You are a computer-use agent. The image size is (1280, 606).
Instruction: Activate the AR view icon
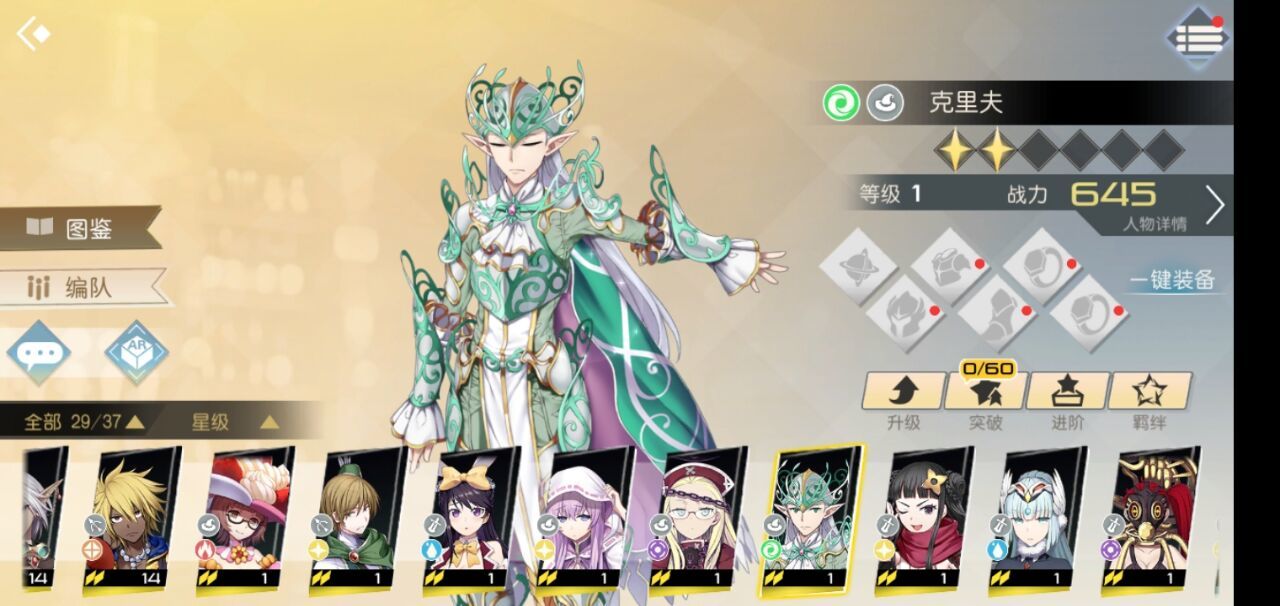pos(136,352)
